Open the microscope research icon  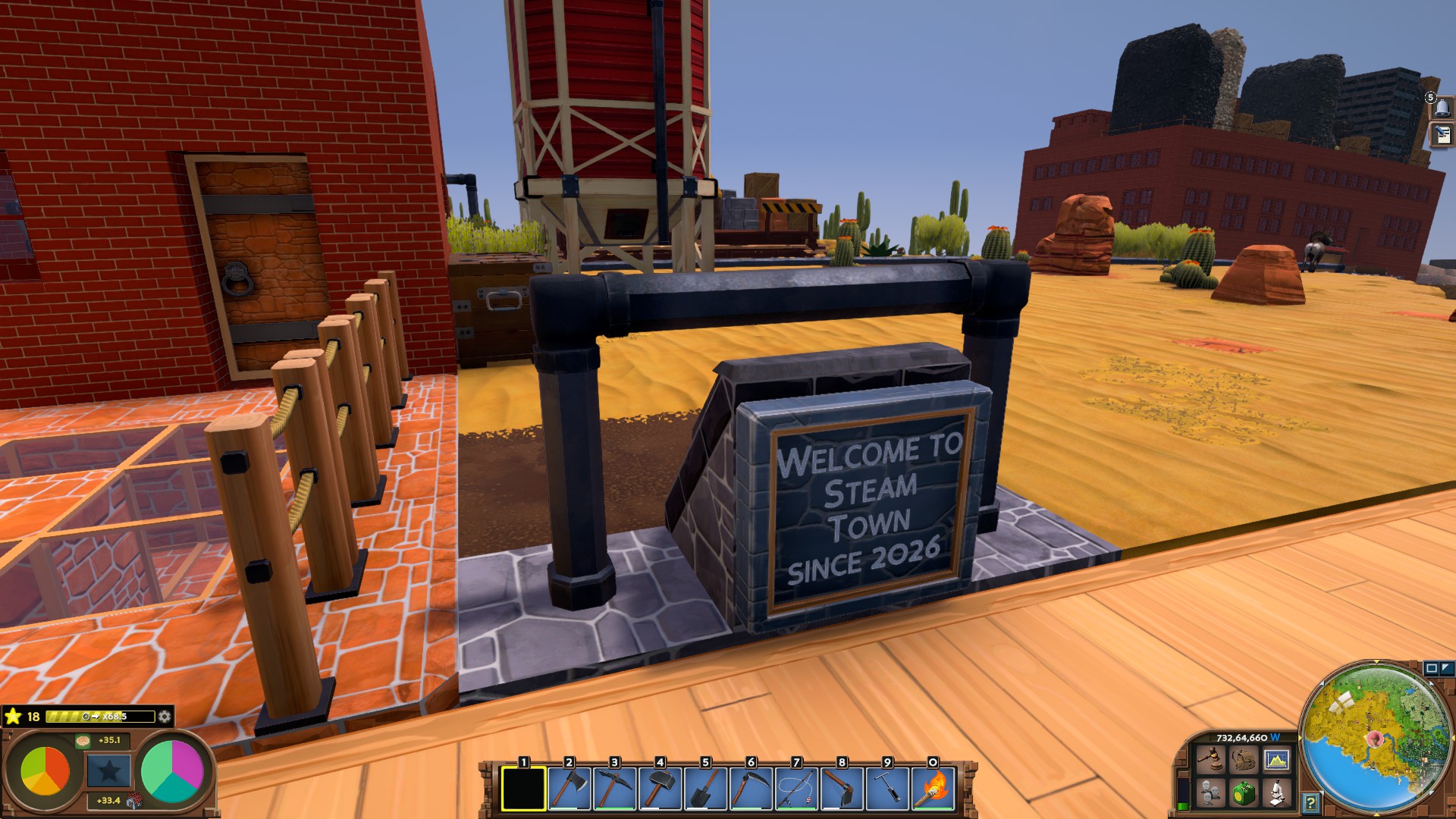click(1276, 793)
